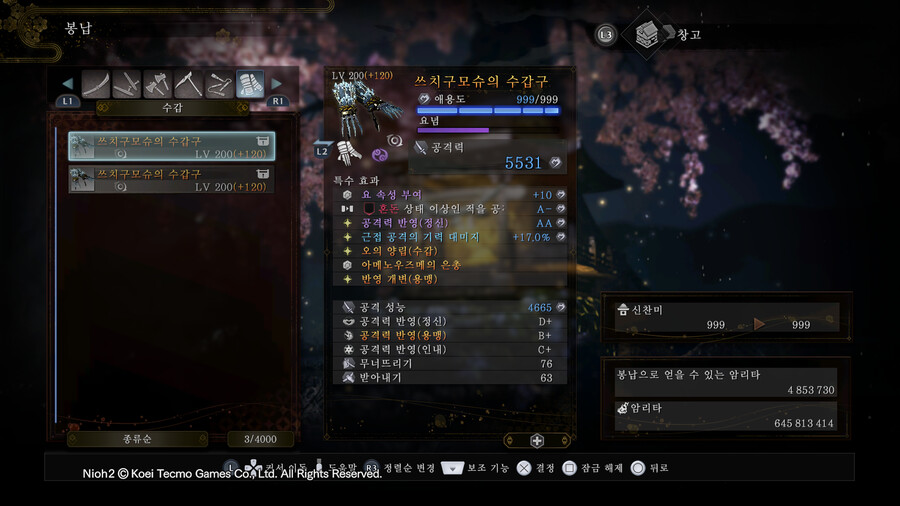This screenshot has height=506, width=900.
Task: Switch to the dual swords tab
Action: point(127,84)
